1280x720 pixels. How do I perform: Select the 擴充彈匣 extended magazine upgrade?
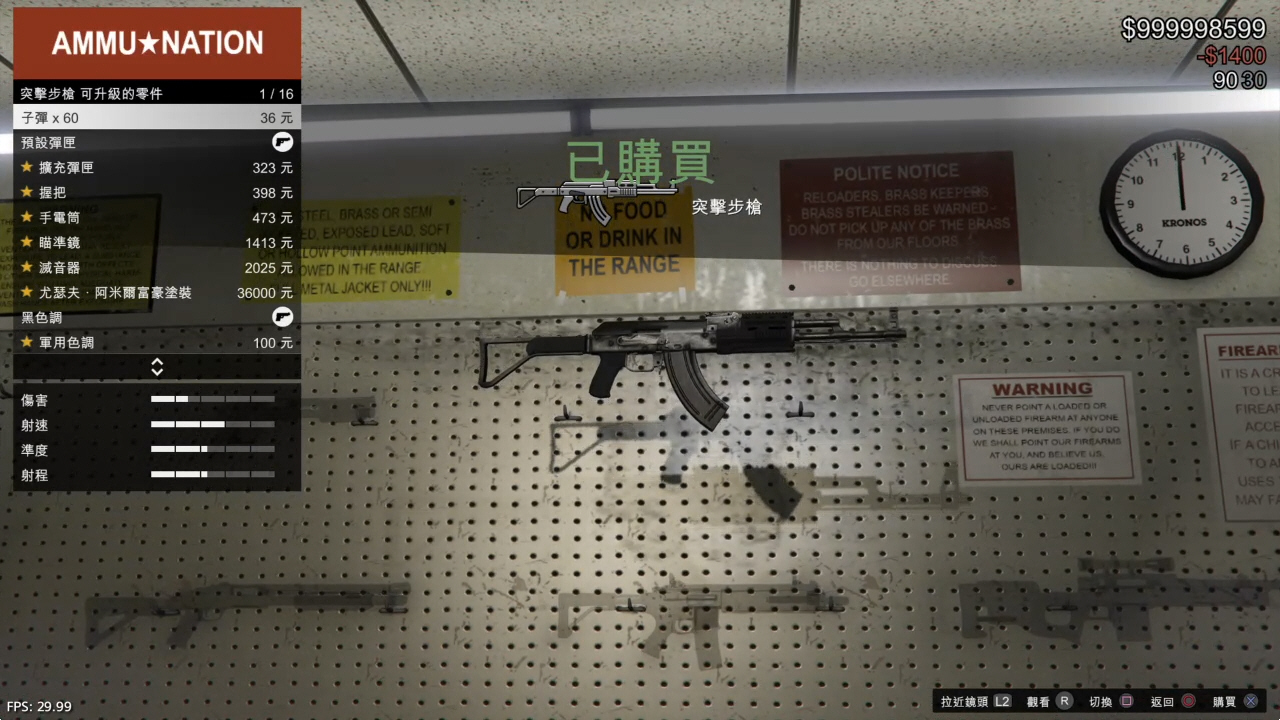coord(157,168)
